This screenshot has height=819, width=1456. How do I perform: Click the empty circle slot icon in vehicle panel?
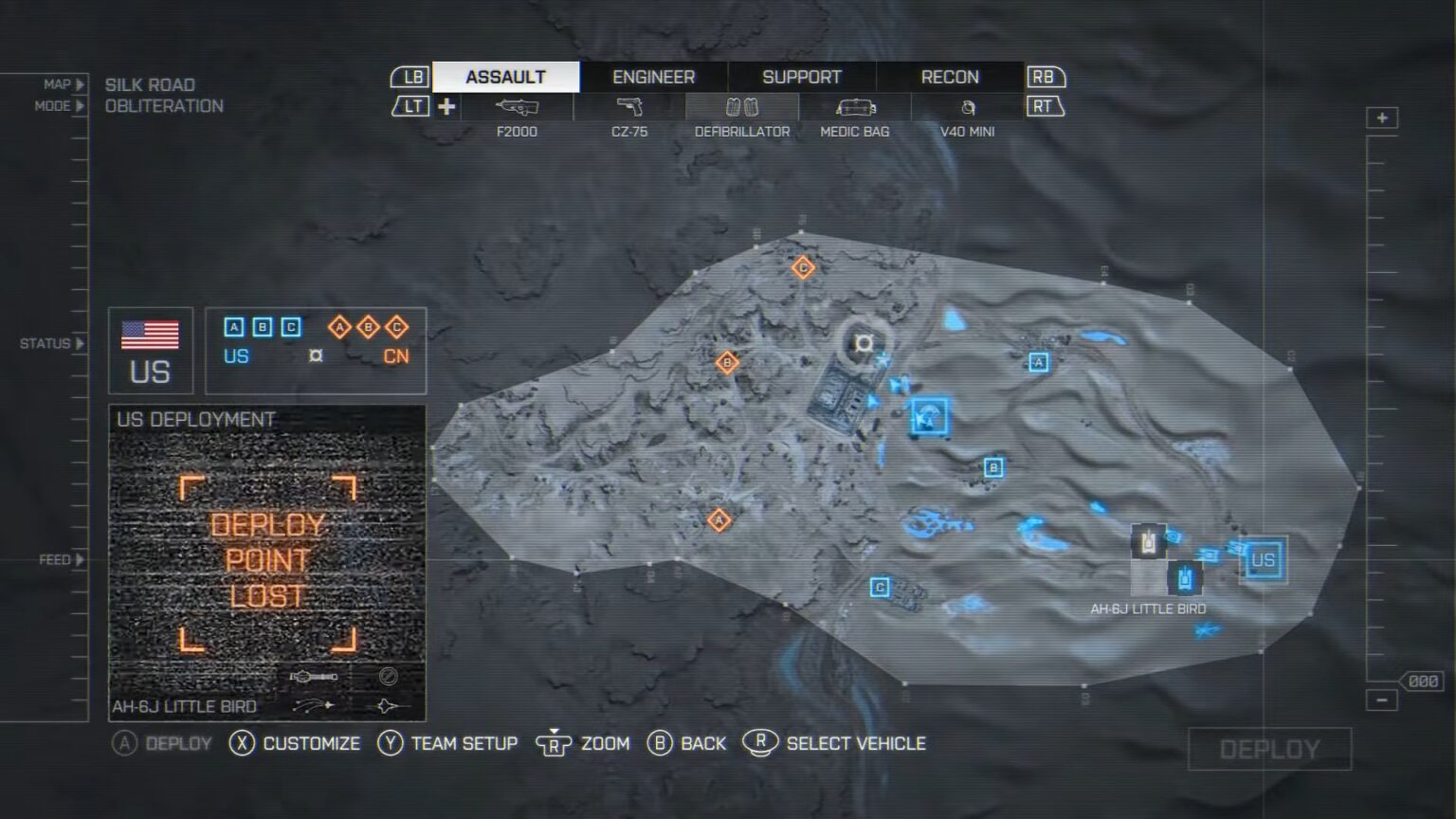pos(389,675)
